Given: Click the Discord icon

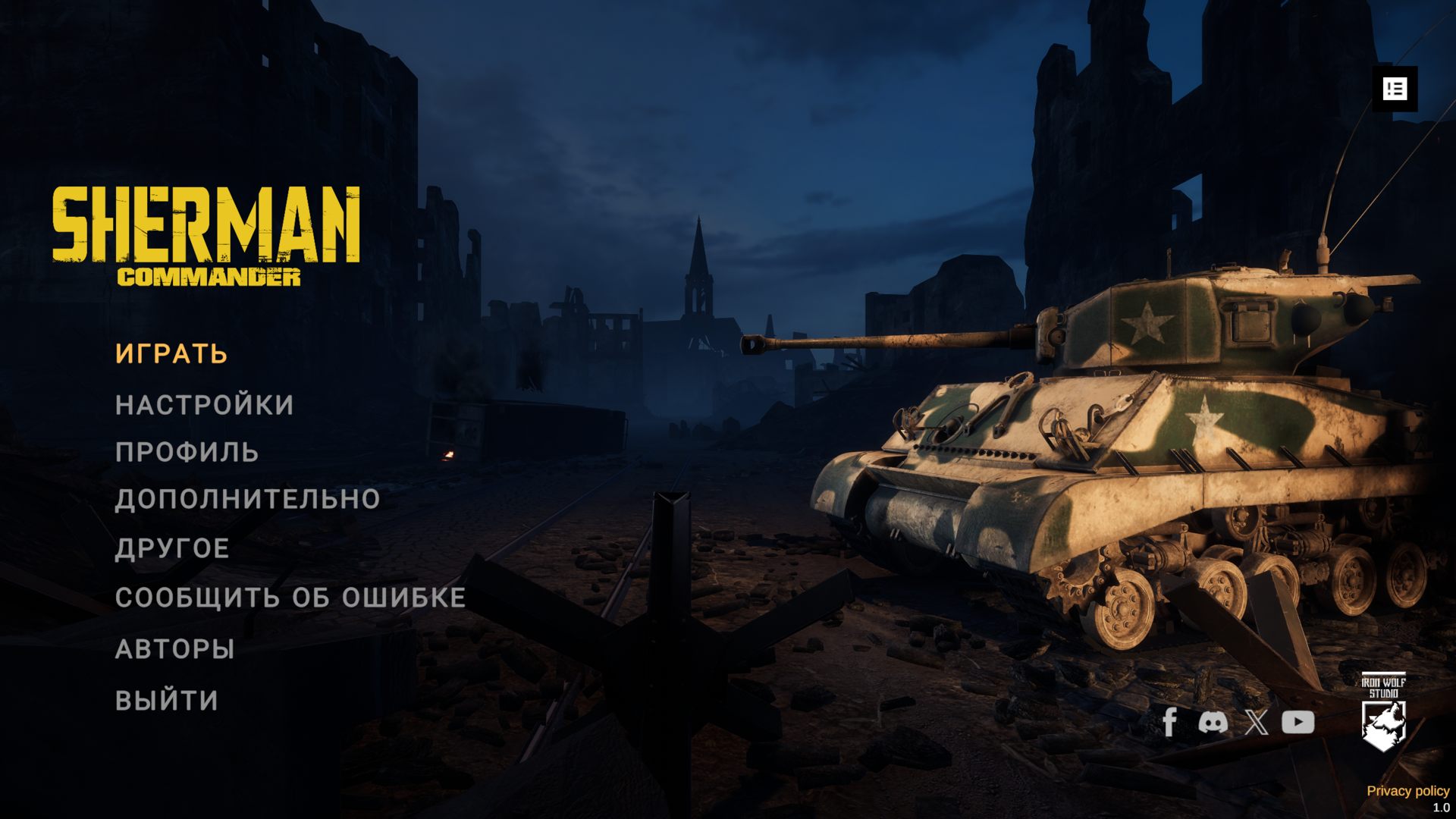Looking at the screenshot, I should [1213, 722].
